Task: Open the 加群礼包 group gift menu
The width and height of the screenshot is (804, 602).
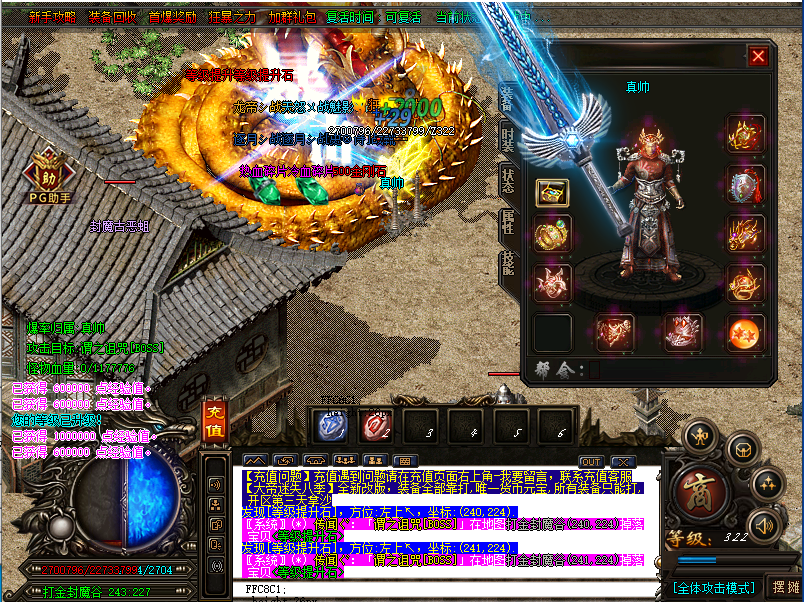Action: pos(292,17)
